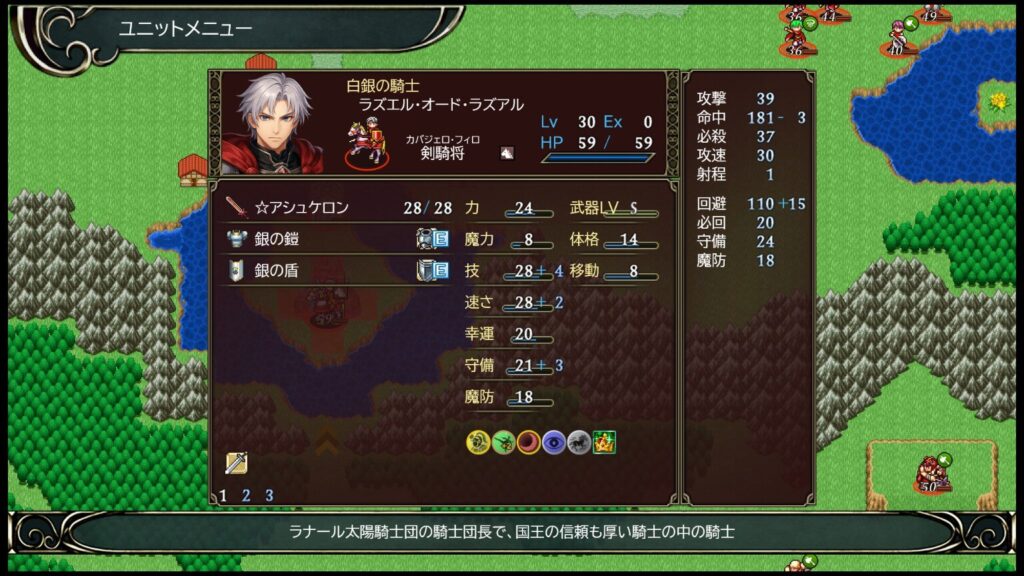Image resolution: width=1024 pixels, height=576 pixels.
Task: Switch to page 2 of unit menu
Action: point(246,495)
